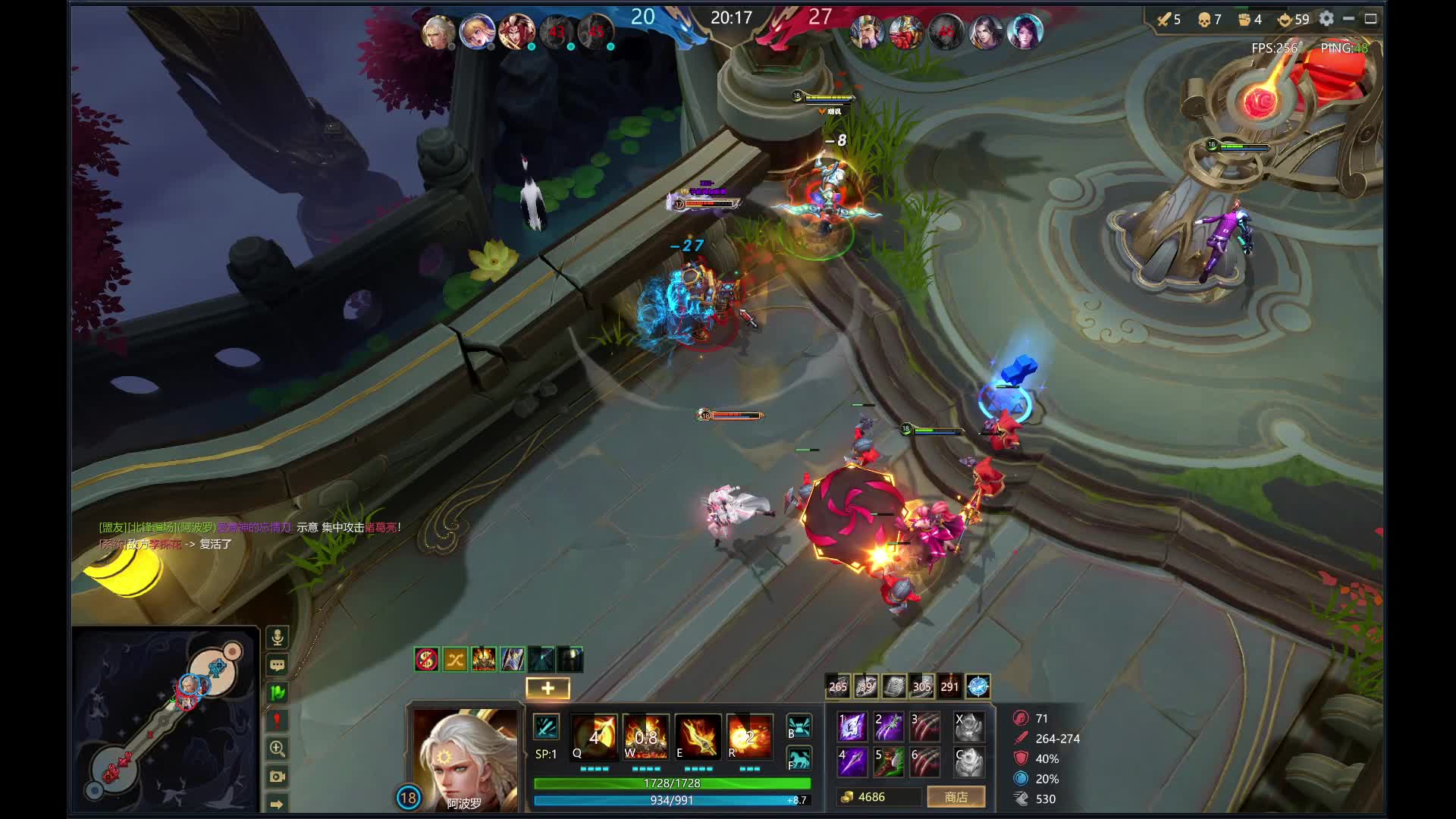Activate the Q ability icon

point(594,736)
